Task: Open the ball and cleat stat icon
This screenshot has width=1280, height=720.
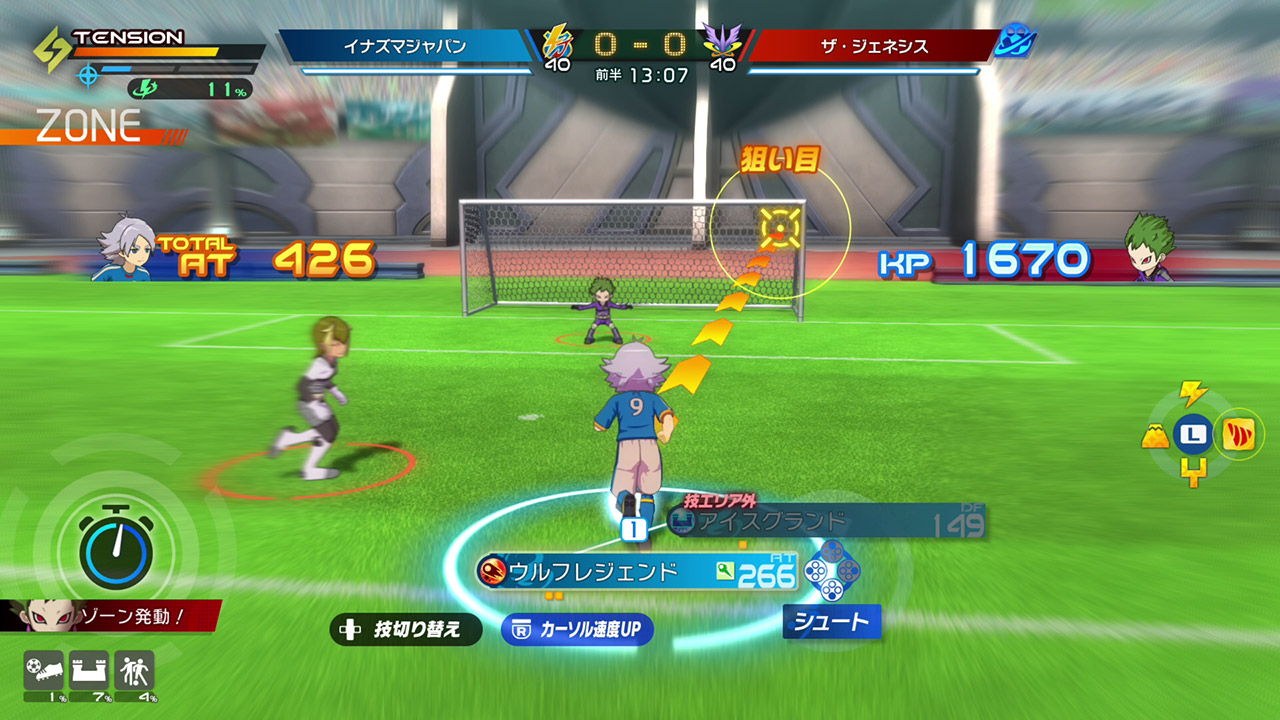Action: tap(43, 667)
